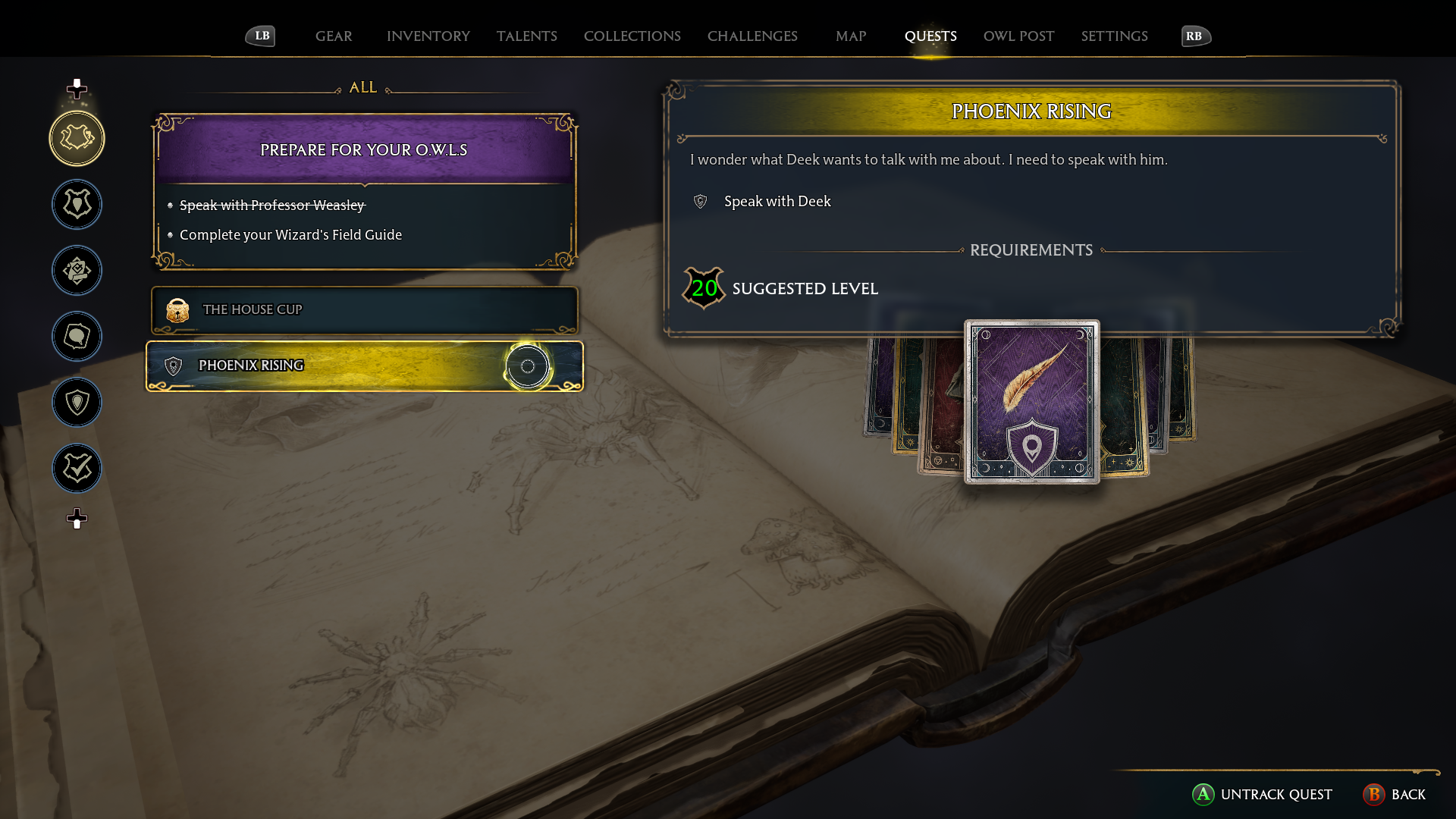
Task: Toggle quest tracking with the glowing tracker circle
Action: tap(527, 367)
